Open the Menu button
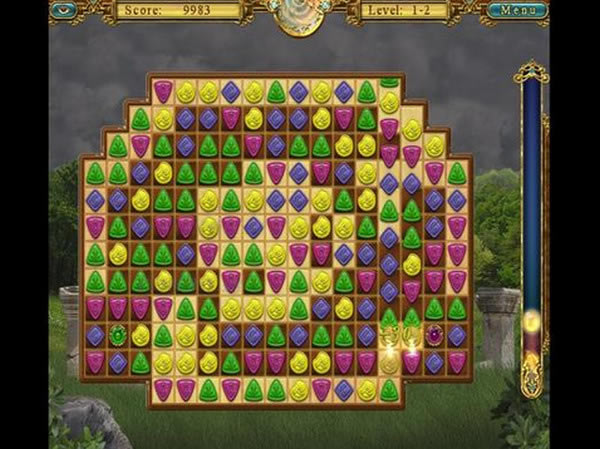This screenshot has width=600, height=449. click(x=517, y=11)
